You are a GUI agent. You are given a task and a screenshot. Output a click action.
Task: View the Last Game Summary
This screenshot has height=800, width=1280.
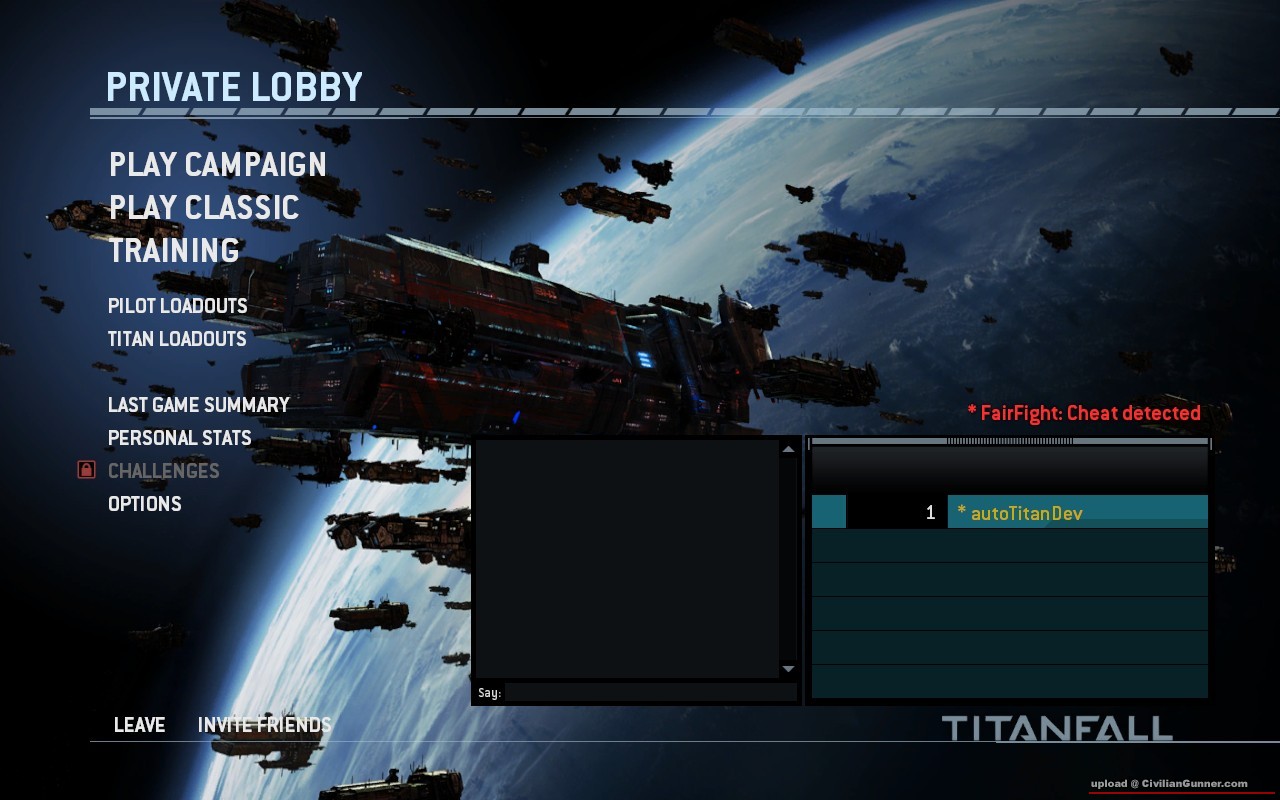pyautogui.click(x=198, y=405)
